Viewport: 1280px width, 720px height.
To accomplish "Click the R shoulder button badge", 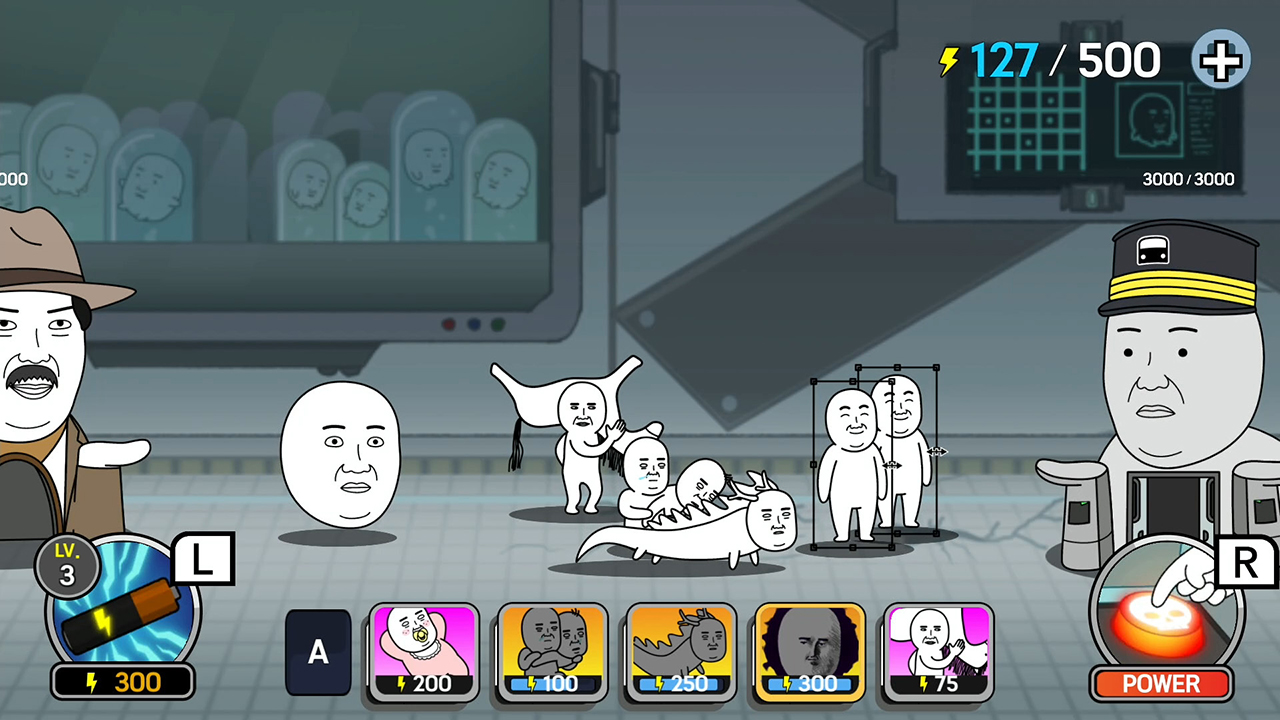I will 1244,560.
